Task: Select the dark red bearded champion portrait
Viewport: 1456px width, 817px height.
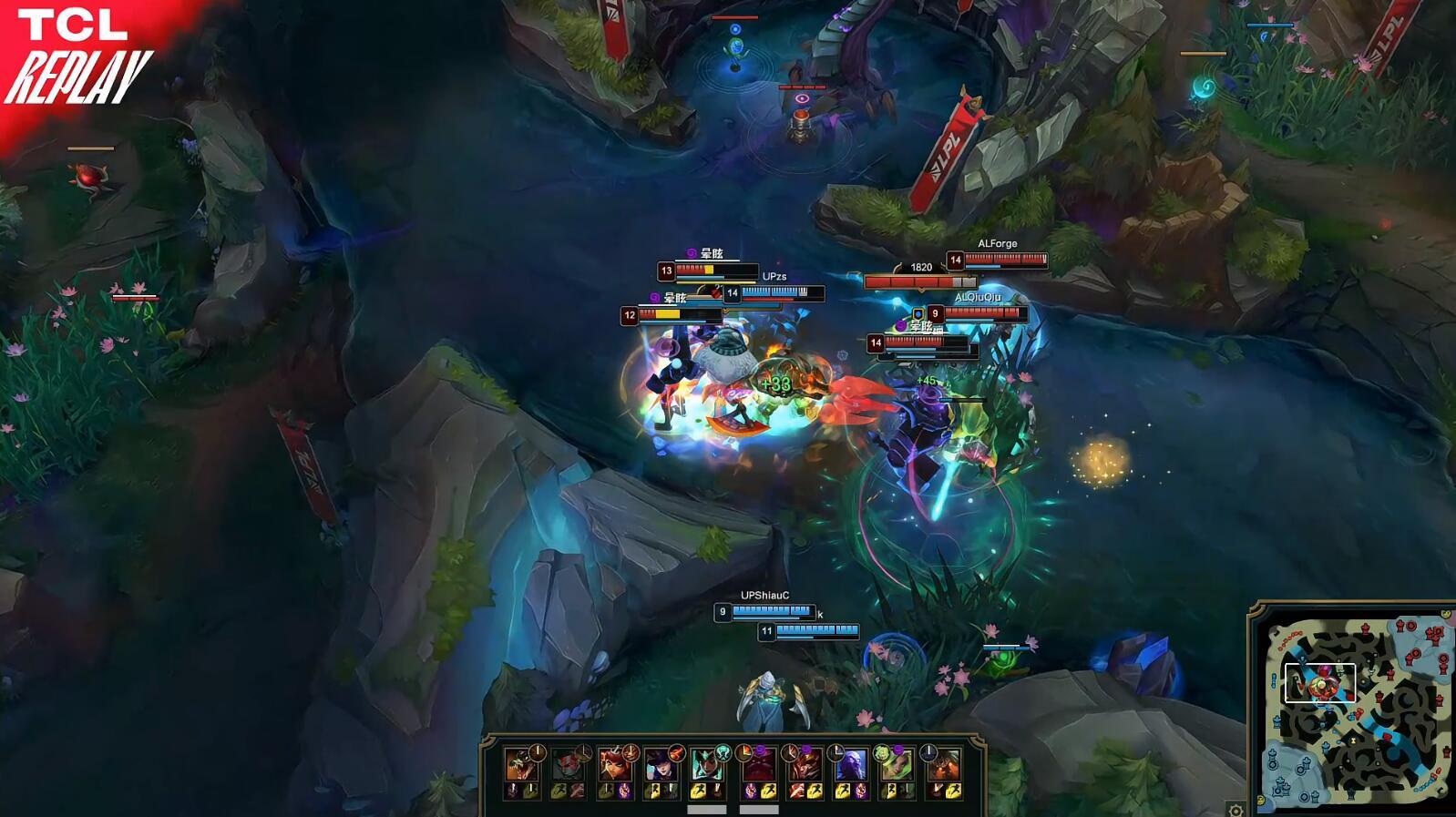Action: click(x=759, y=766)
